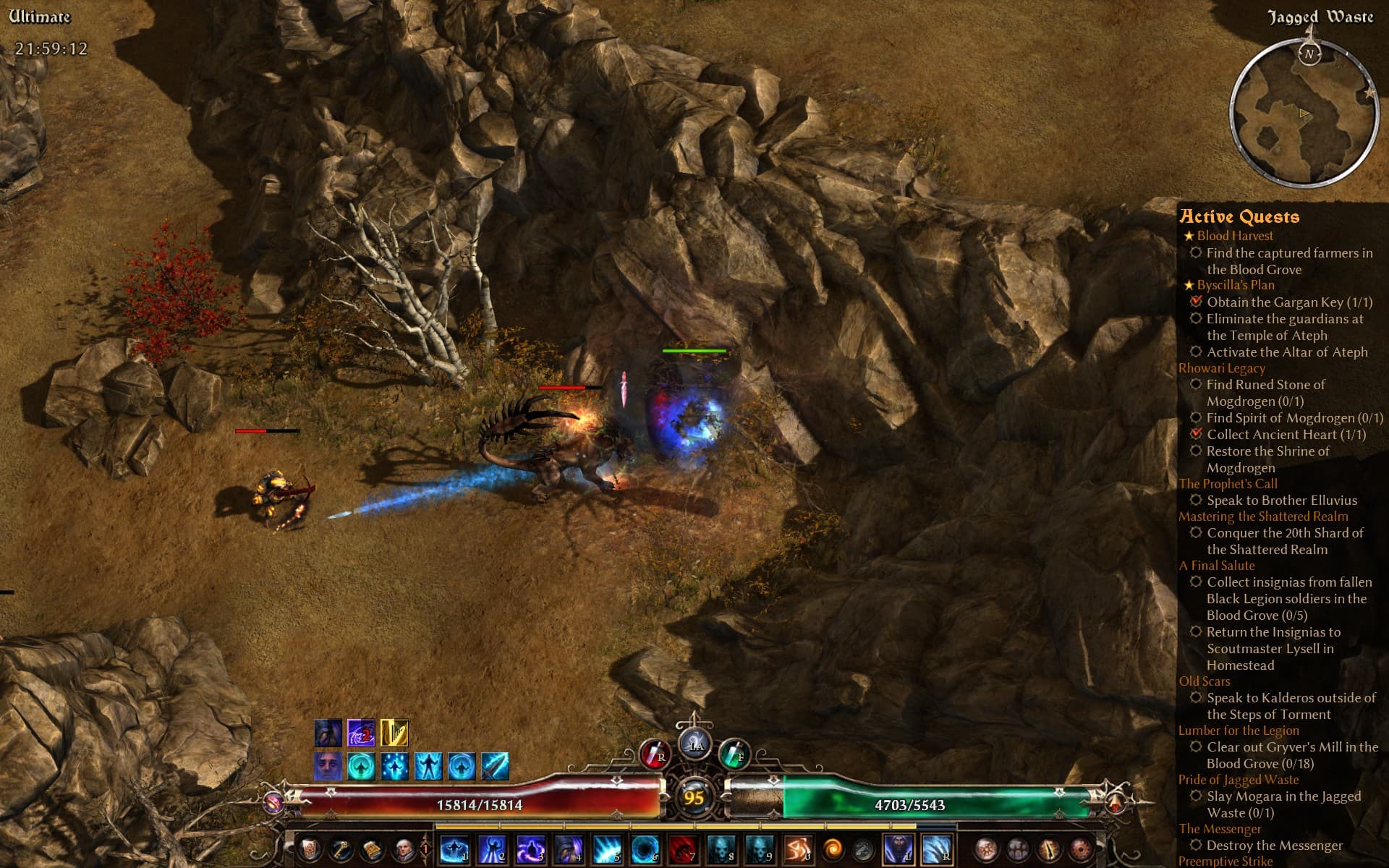Use the green energy potion
Screen dimensions: 1389x868
734,754
